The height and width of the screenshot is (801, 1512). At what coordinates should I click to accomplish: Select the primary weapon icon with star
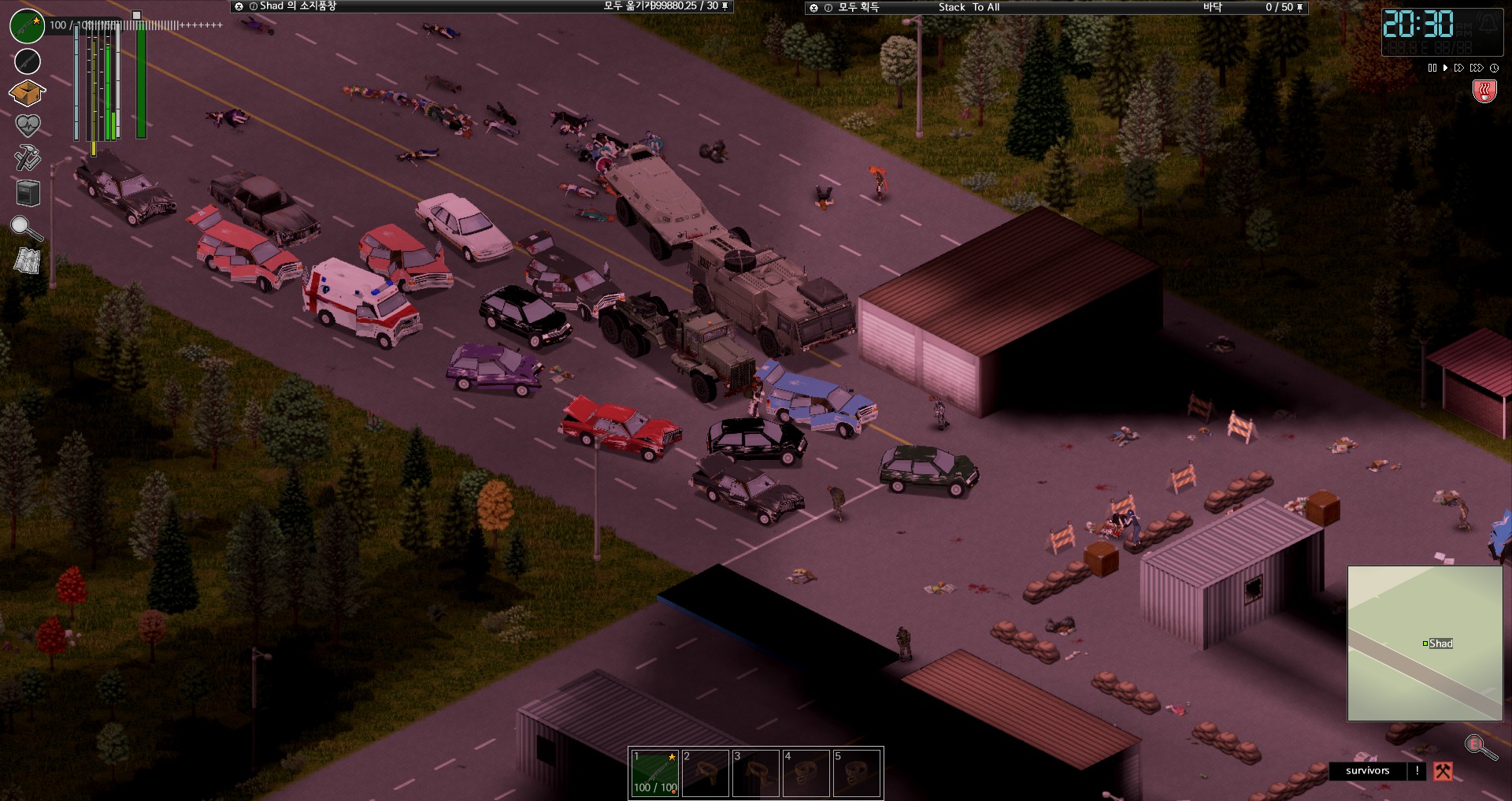28,26
